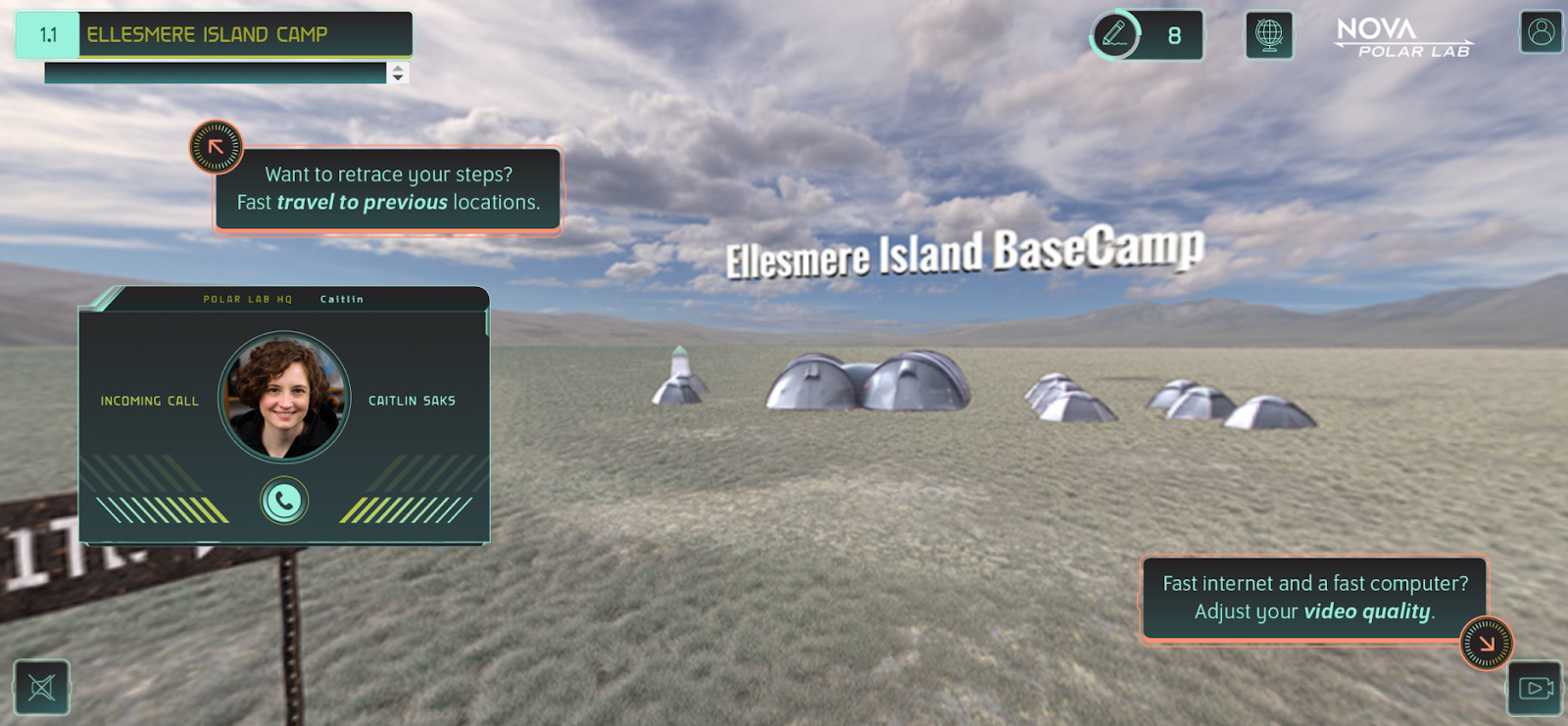The height and width of the screenshot is (726, 1568).
Task: Open the globe map icon
Action: tap(1269, 35)
